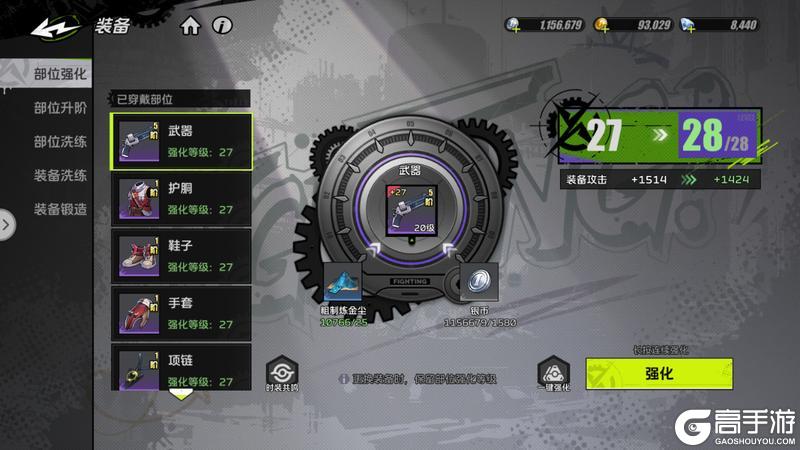Open the 部位洗练 tab
This screenshot has width=800, height=450.
click(x=60, y=141)
